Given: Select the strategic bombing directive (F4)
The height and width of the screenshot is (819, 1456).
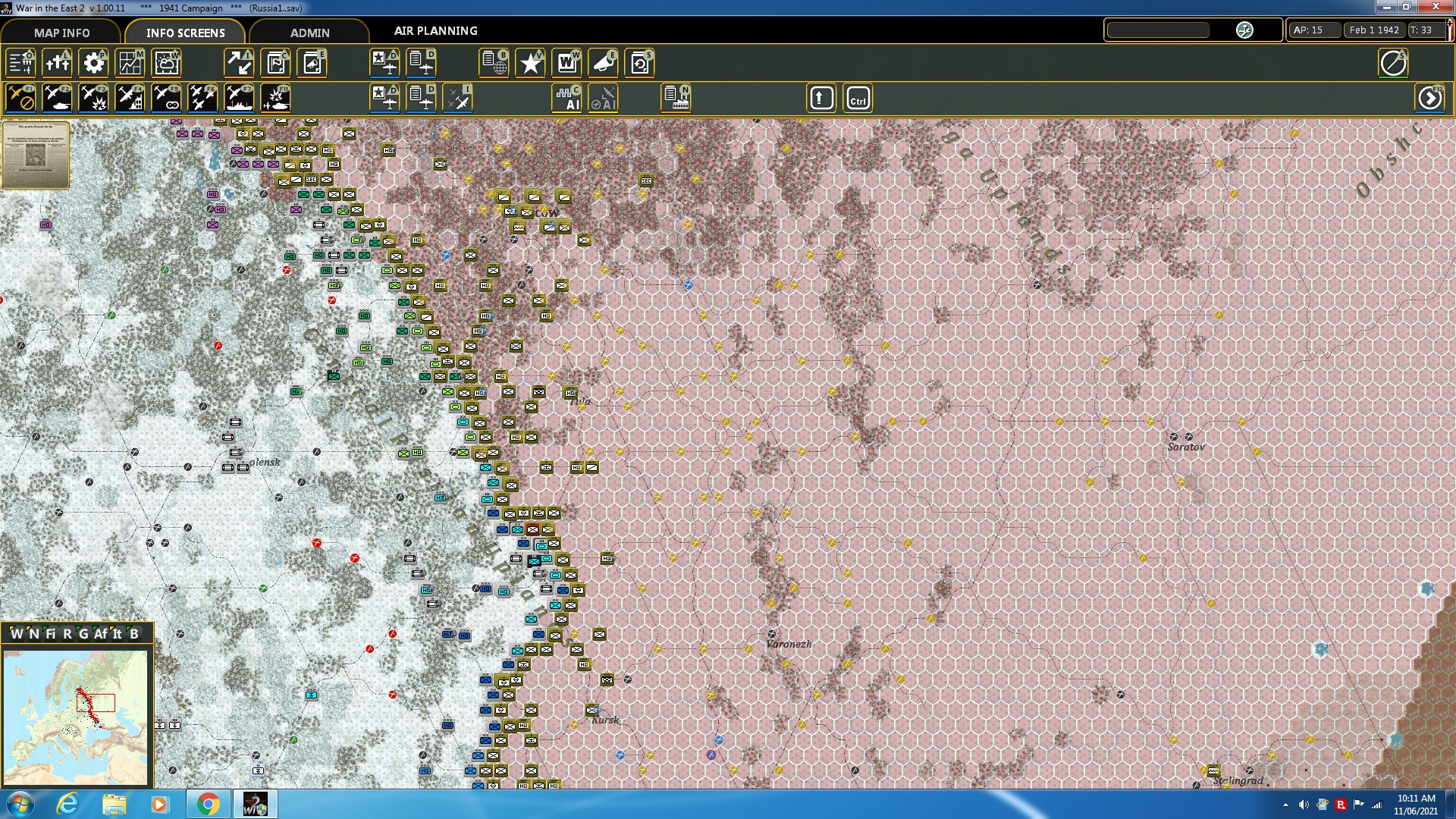Looking at the screenshot, I should point(129,97).
